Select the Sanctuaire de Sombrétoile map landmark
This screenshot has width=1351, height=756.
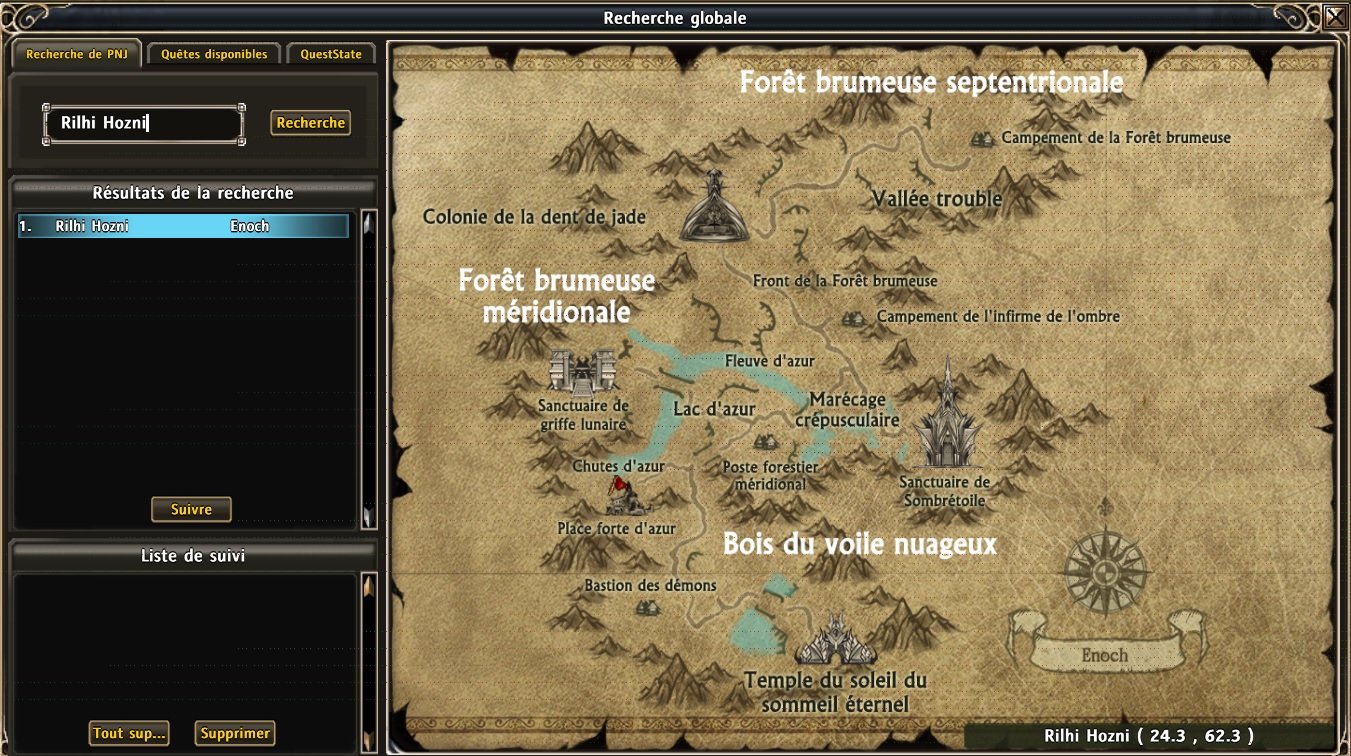[944, 420]
